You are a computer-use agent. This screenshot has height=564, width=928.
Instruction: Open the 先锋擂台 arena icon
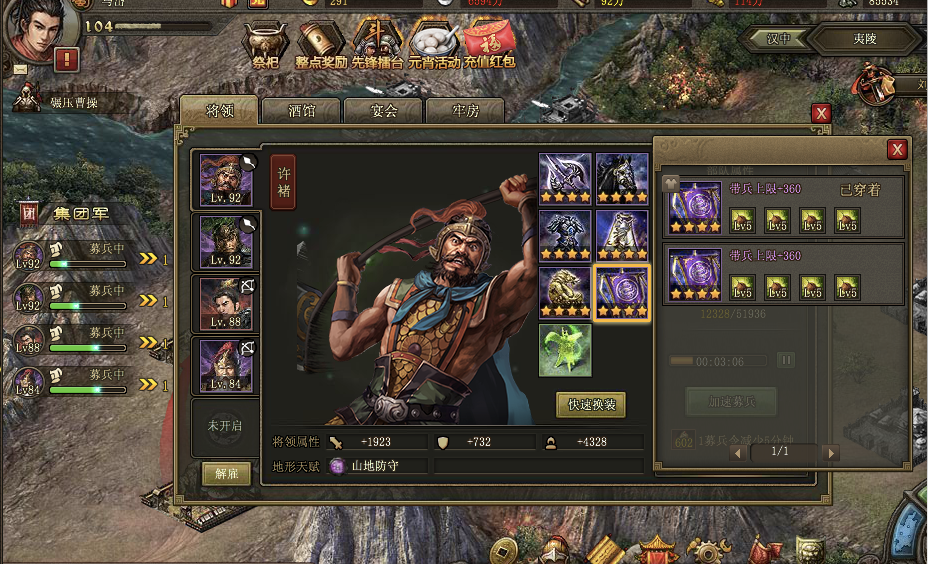(378, 45)
